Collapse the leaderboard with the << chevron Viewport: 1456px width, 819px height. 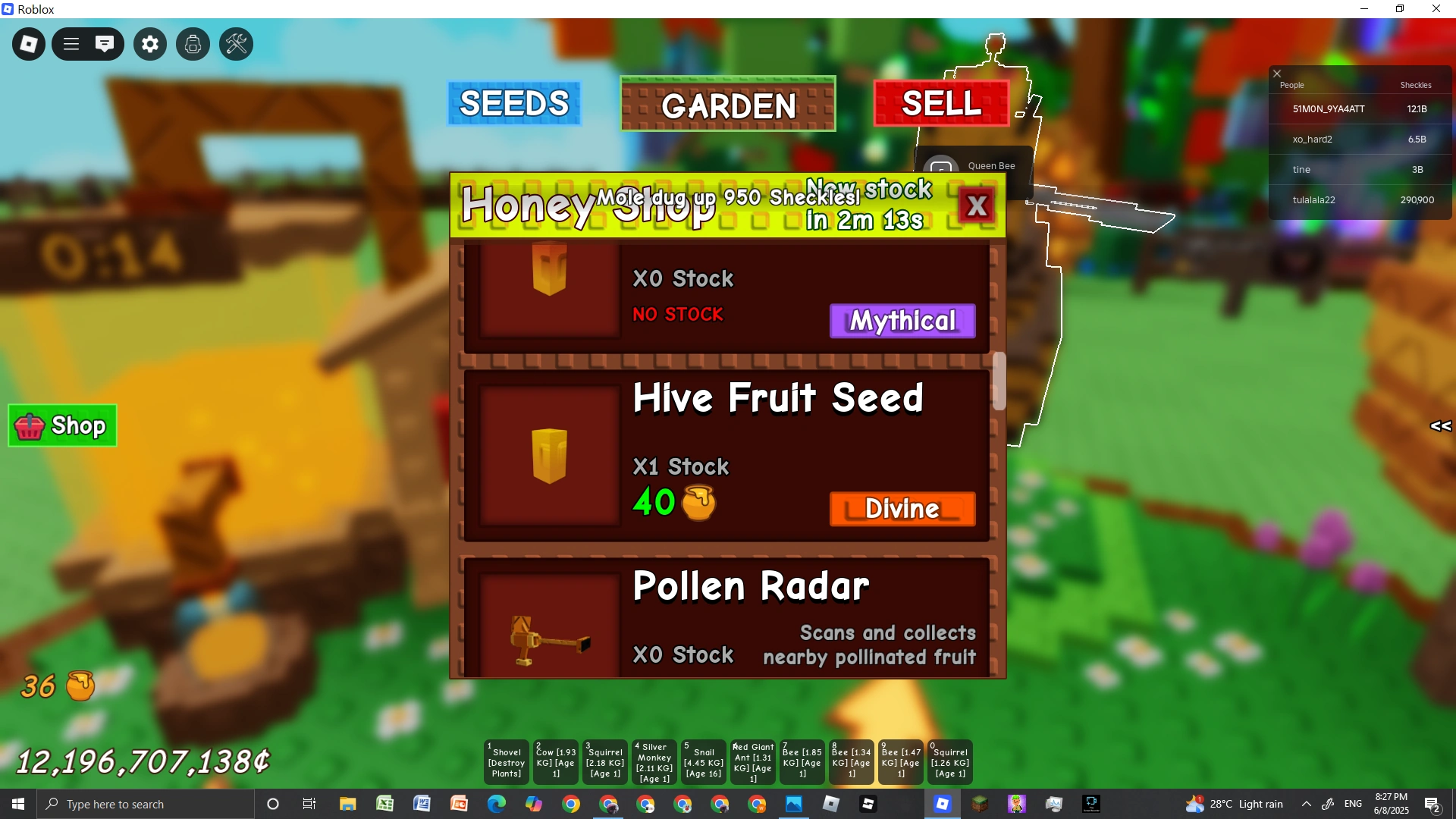point(1440,425)
